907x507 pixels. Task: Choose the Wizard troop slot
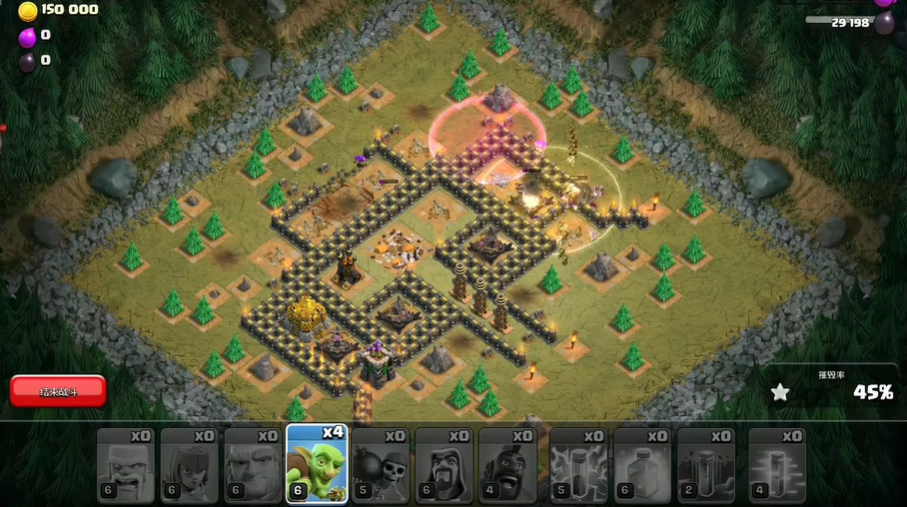click(x=443, y=464)
